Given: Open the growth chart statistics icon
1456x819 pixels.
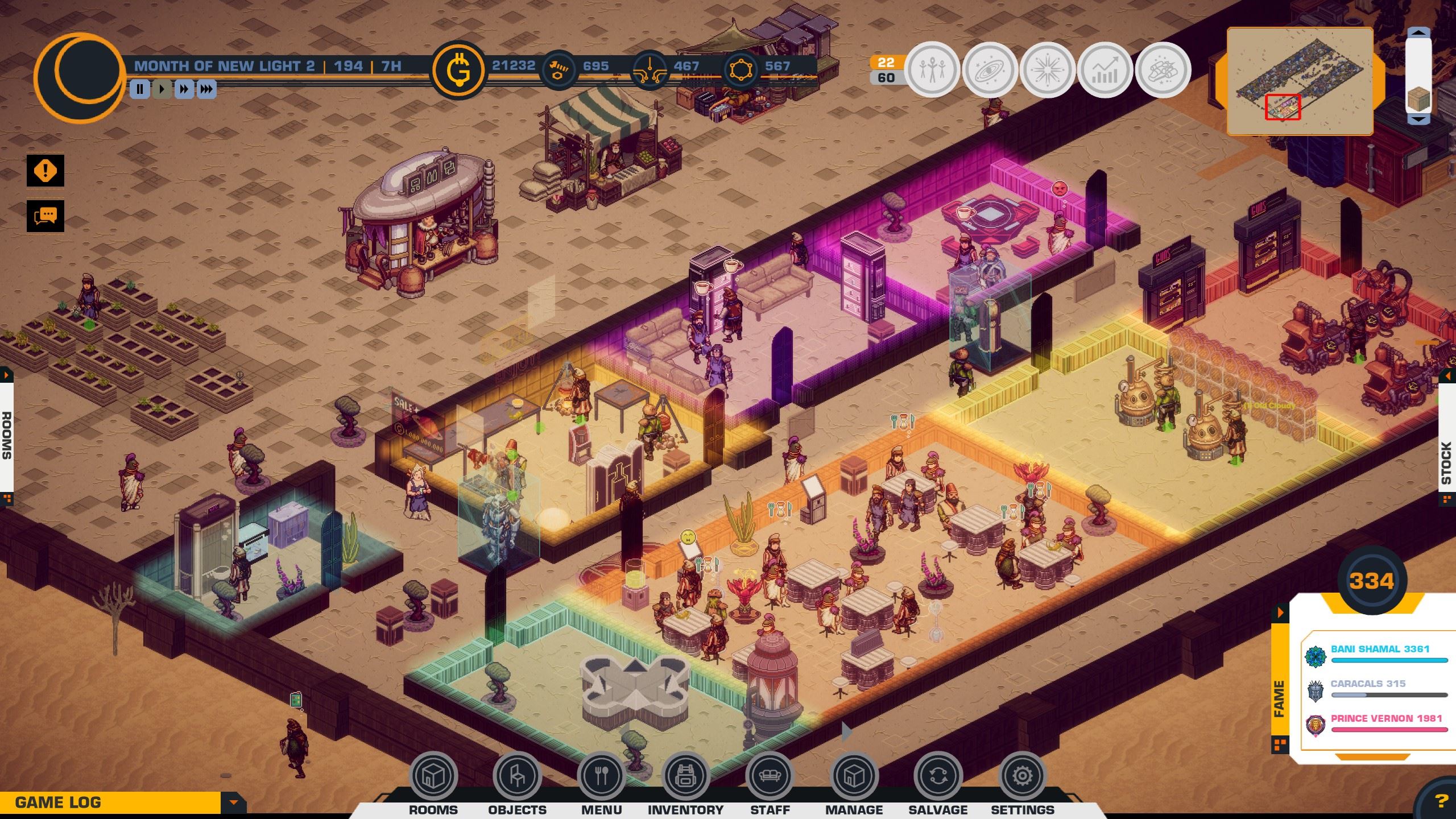Looking at the screenshot, I should click(x=1105, y=70).
